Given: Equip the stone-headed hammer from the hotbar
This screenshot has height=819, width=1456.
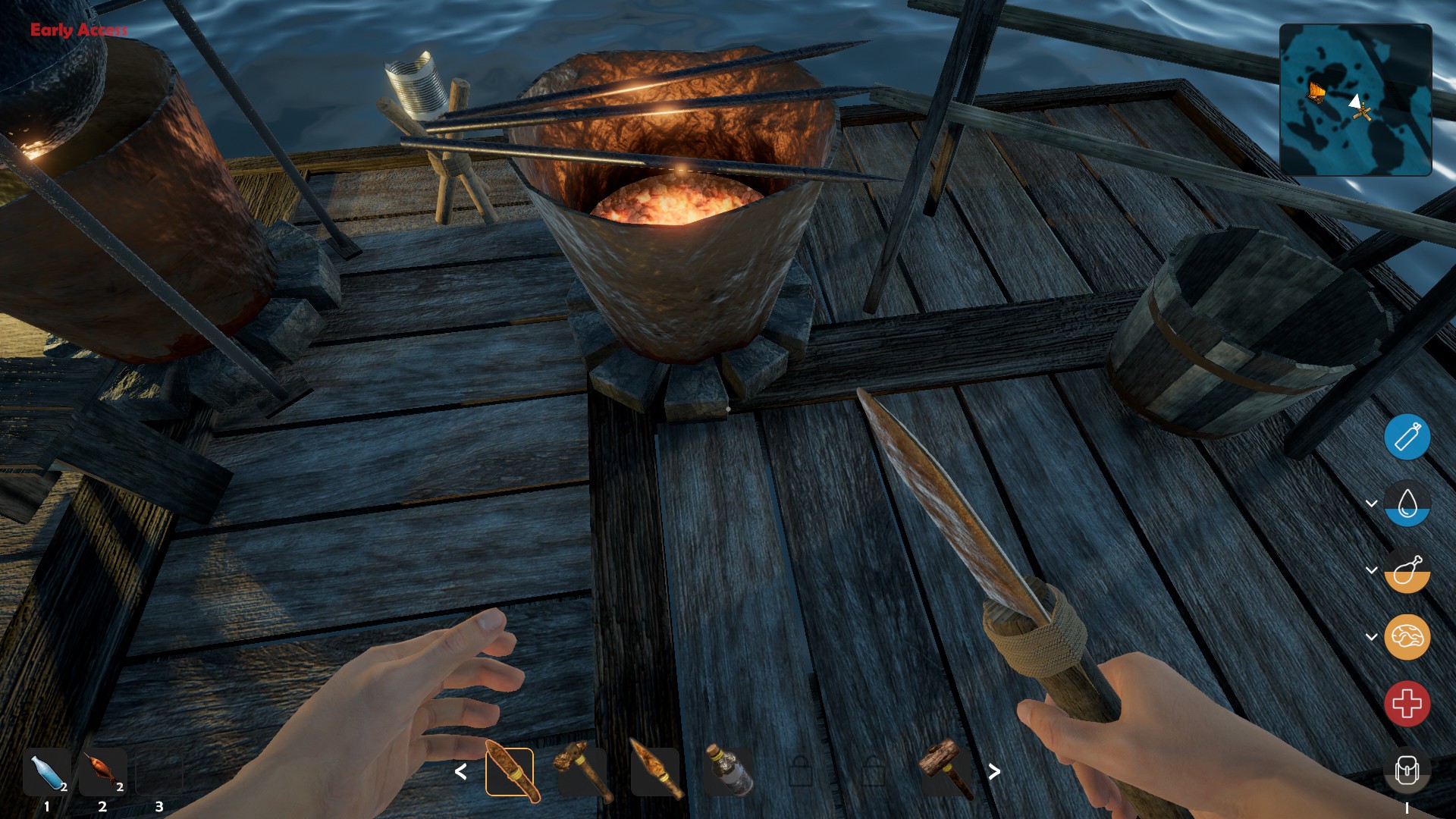Looking at the screenshot, I should point(582,772).
